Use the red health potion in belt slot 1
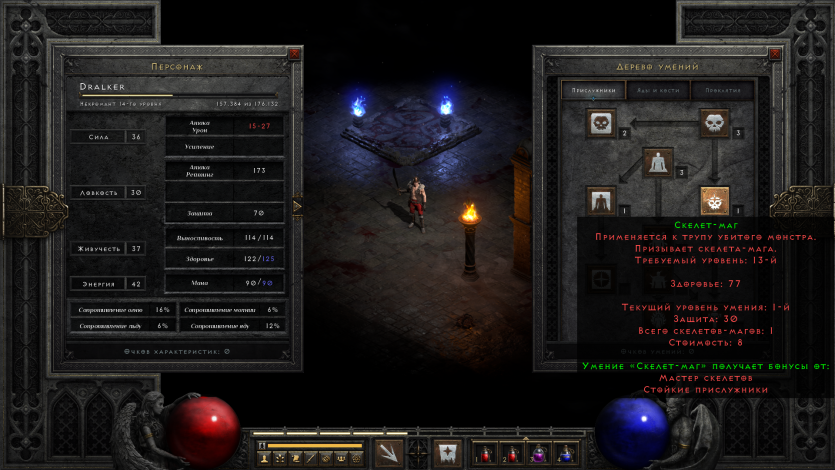Screen dimensions: 835x470 [483, 453]
